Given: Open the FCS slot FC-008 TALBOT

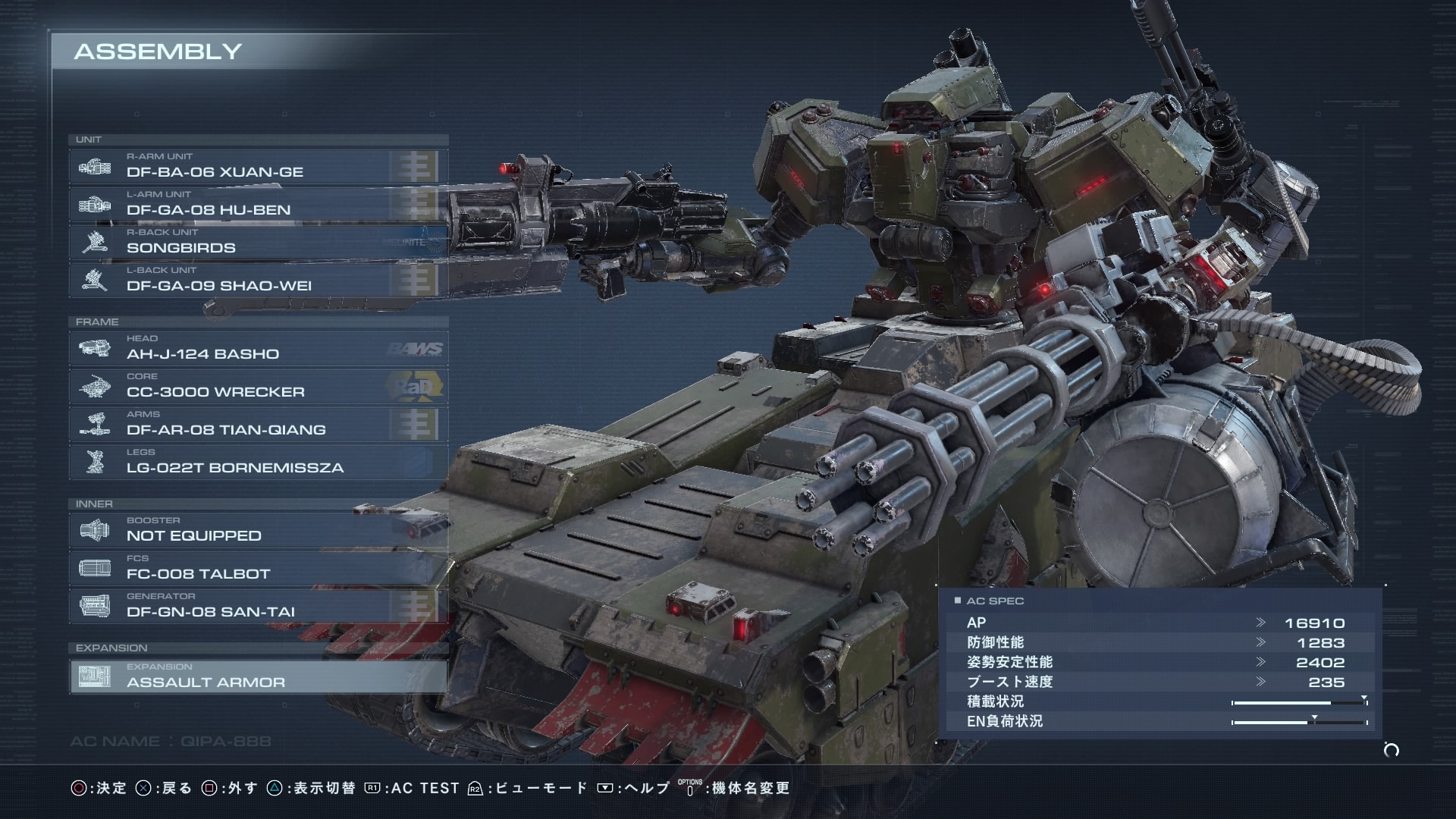Looking at the screenshot, I should pyautogui.click(x=258, y=568).
